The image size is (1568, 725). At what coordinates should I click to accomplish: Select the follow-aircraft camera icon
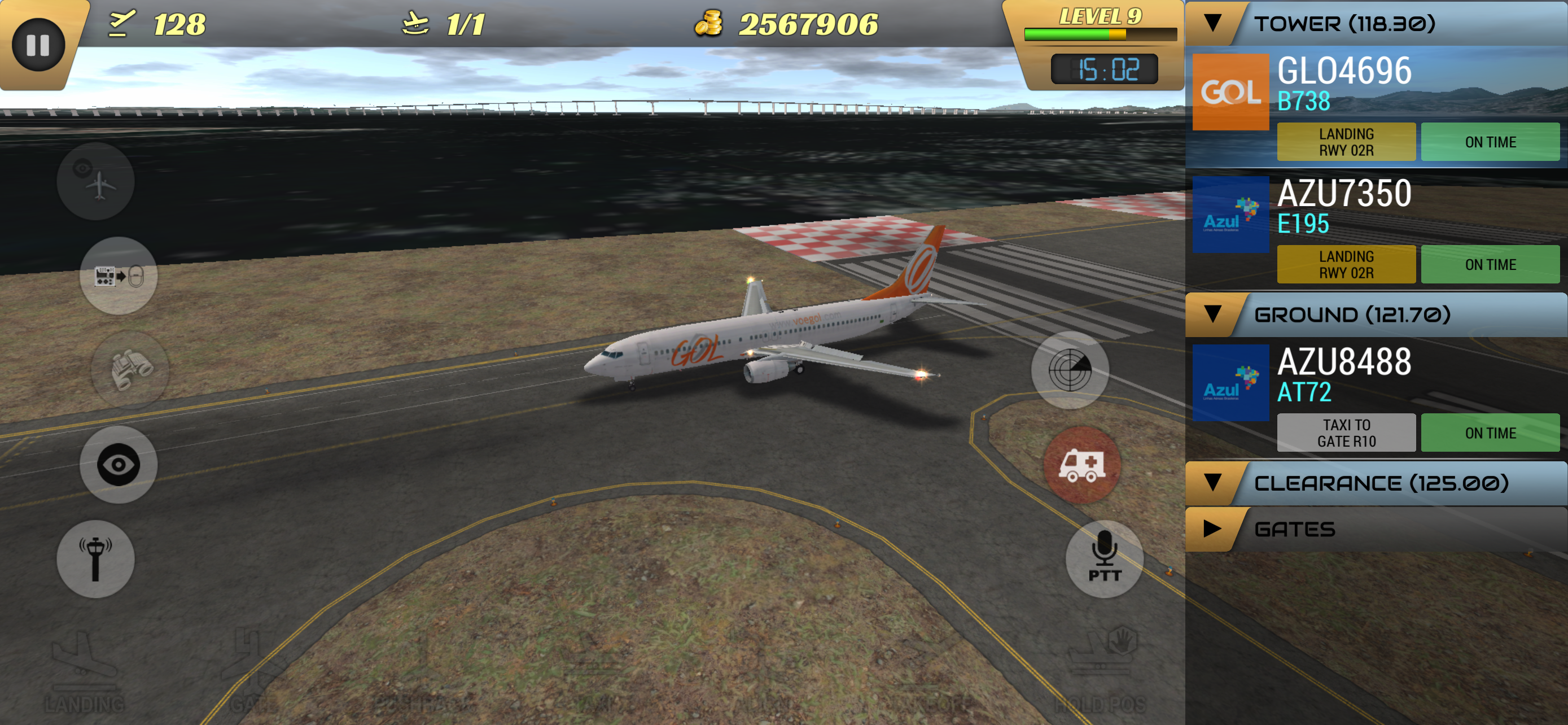[x=96, y=180]
